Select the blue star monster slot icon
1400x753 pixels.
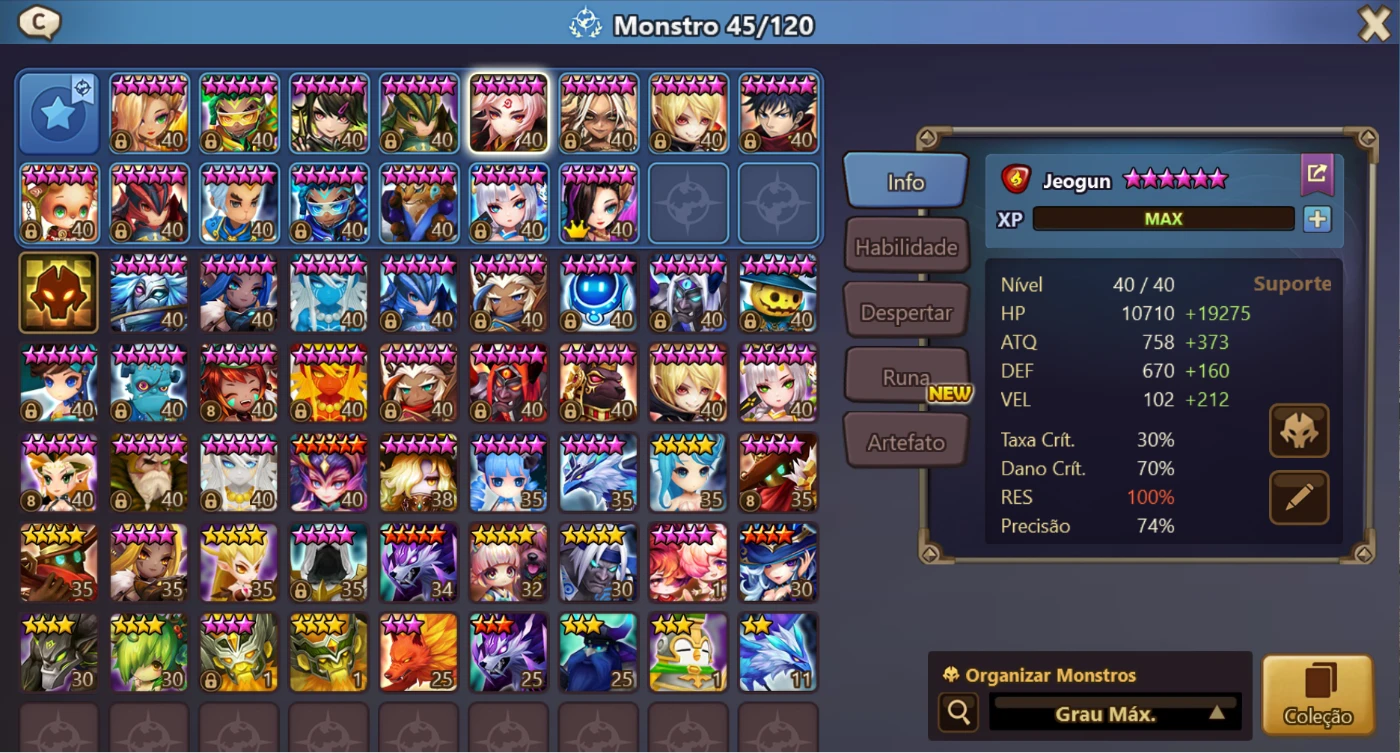pyautogui.click(x=58, y=112)
